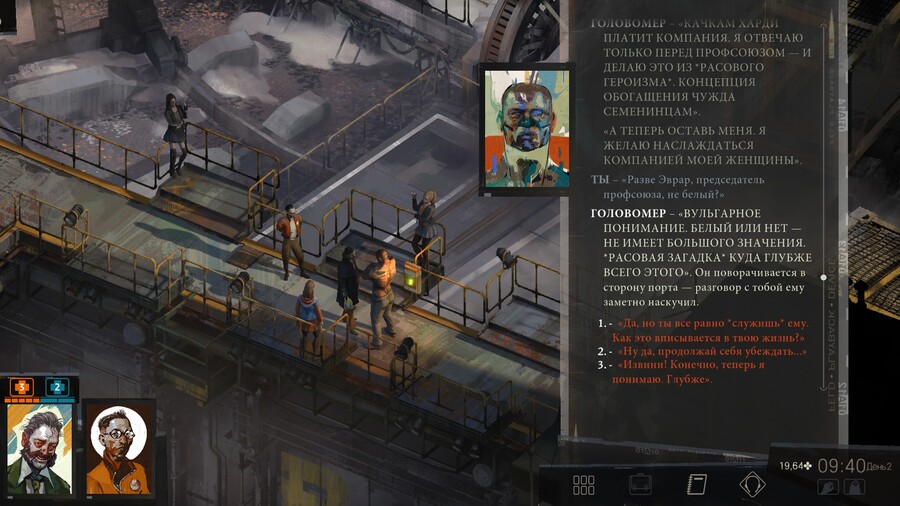
Task: Click the left hand item slot
Action: (828, 487)
